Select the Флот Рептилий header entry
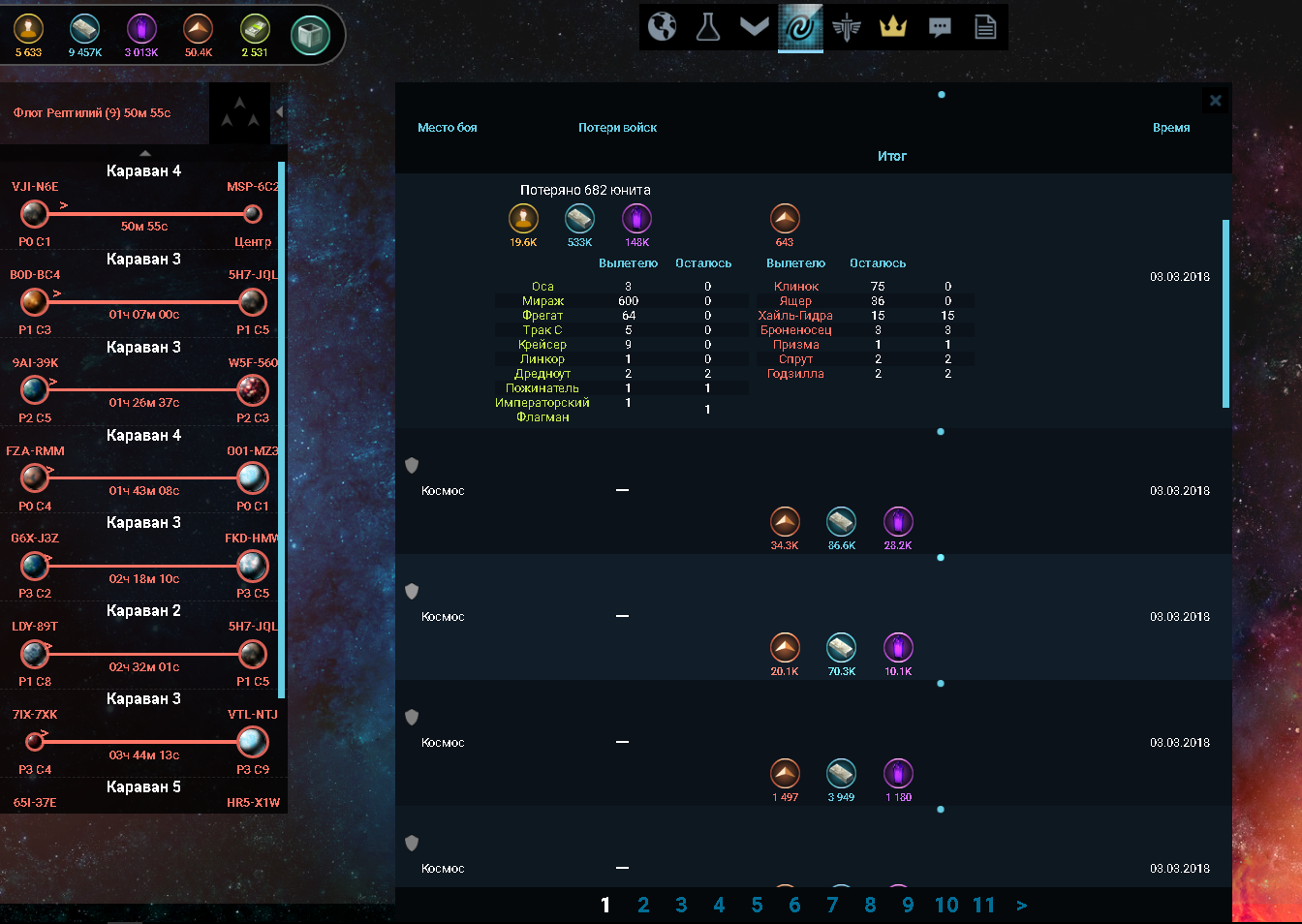1302x924 pixels. [93, 113]
